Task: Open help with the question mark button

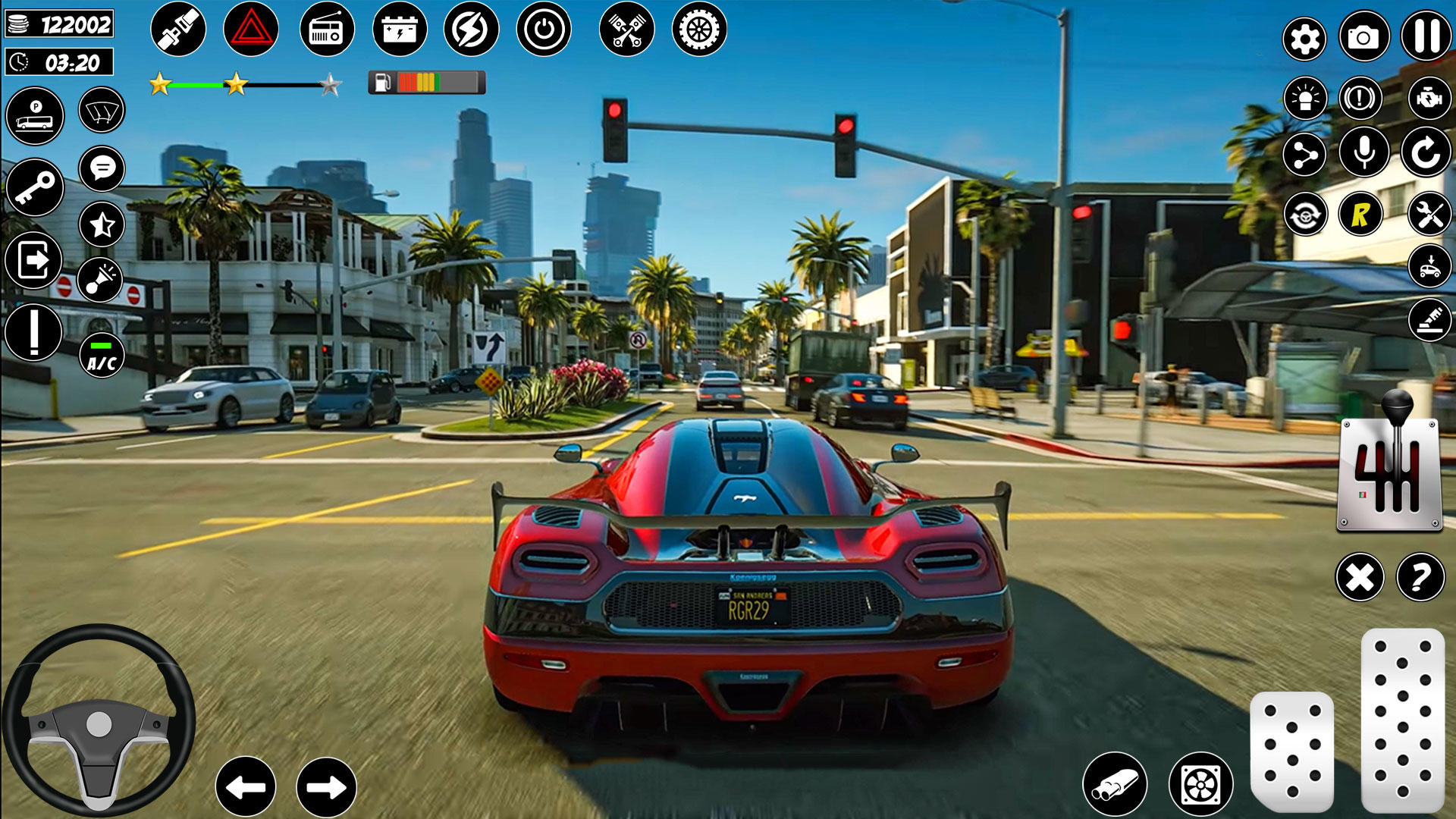Action: tap(1420, 578)
